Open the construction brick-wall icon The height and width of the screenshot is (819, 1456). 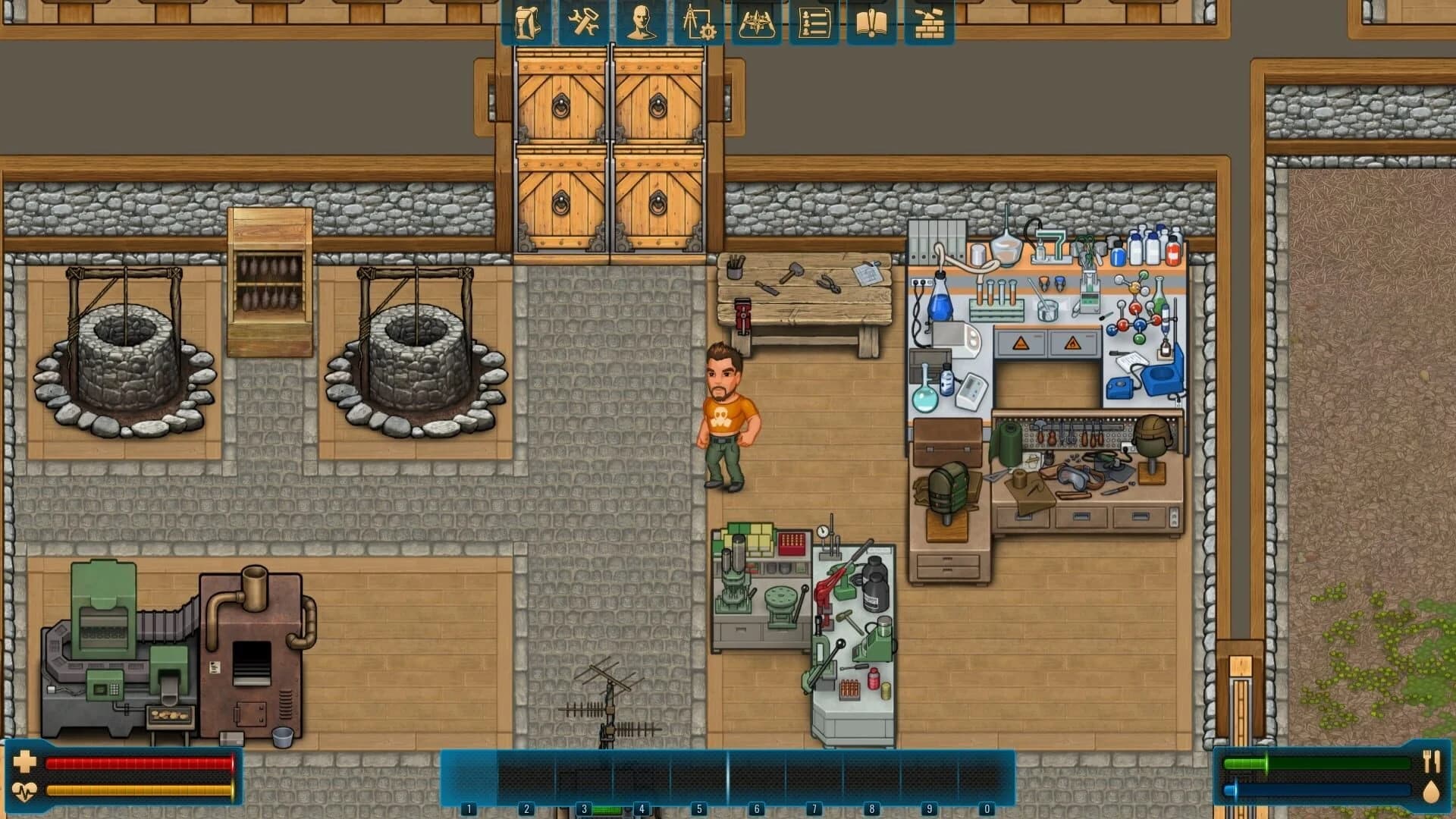coord(928,23)
